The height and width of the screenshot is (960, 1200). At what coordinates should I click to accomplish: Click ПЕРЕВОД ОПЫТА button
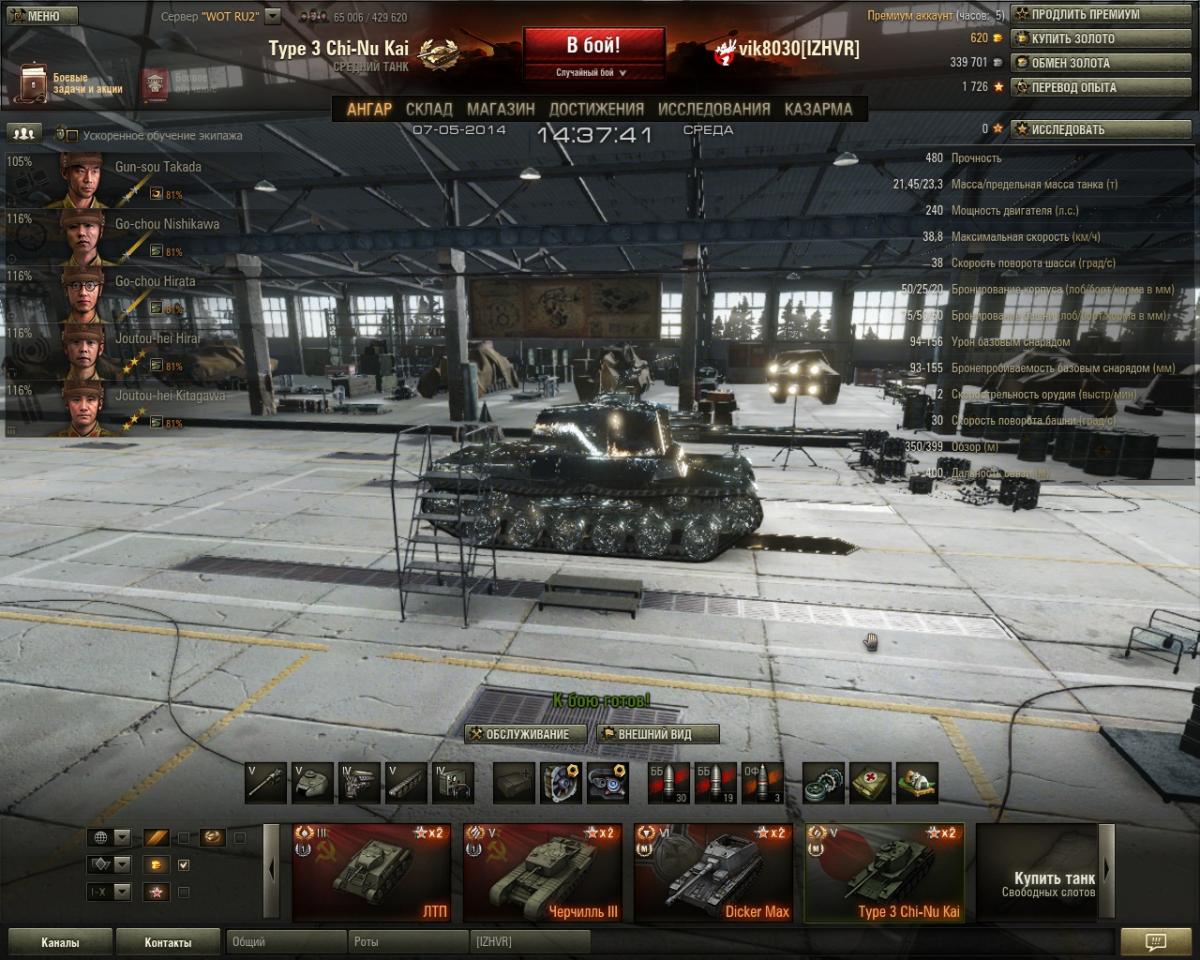tap(1087, 87)
